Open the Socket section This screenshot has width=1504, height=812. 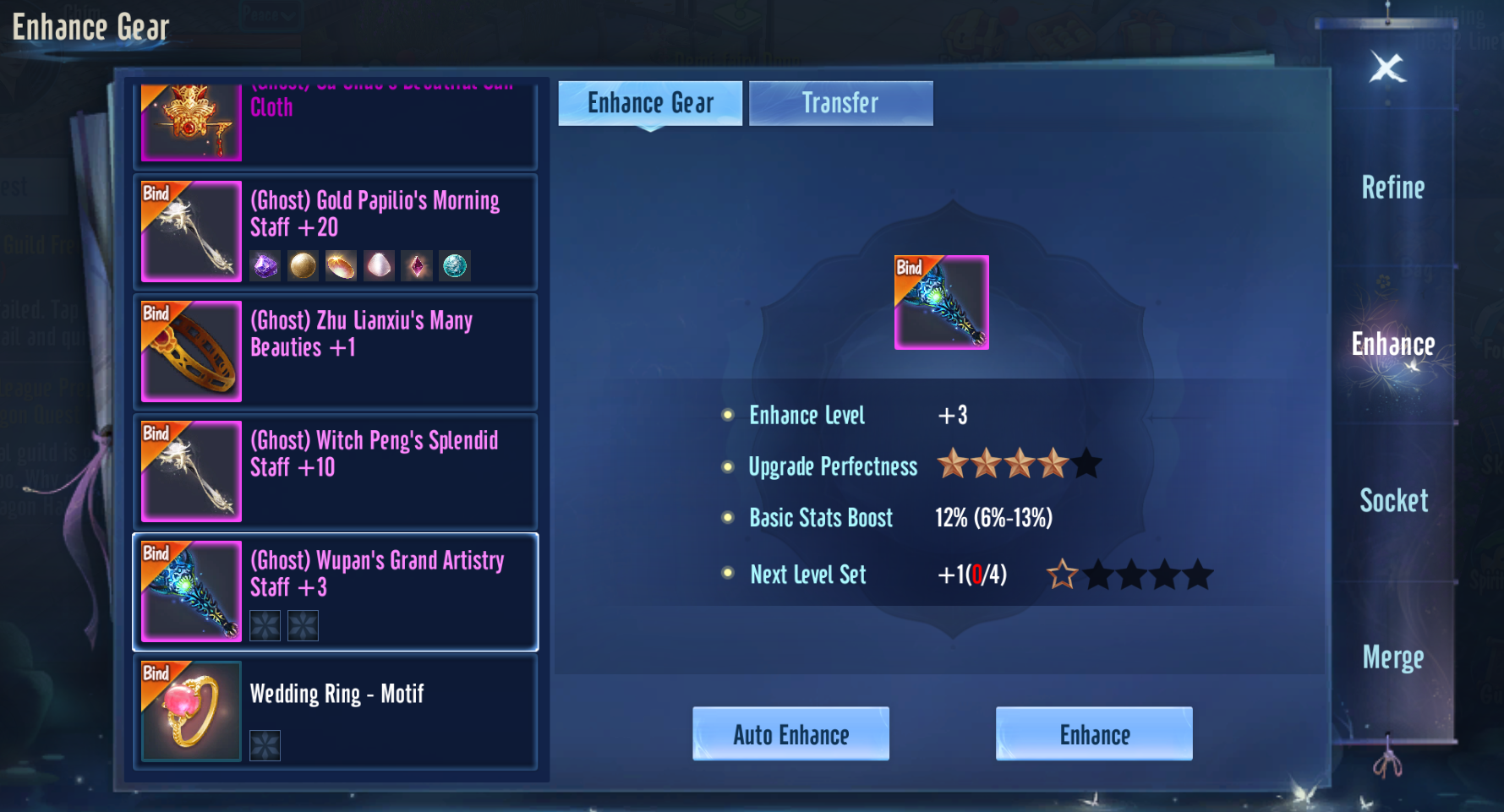[x=1393, y=501]
